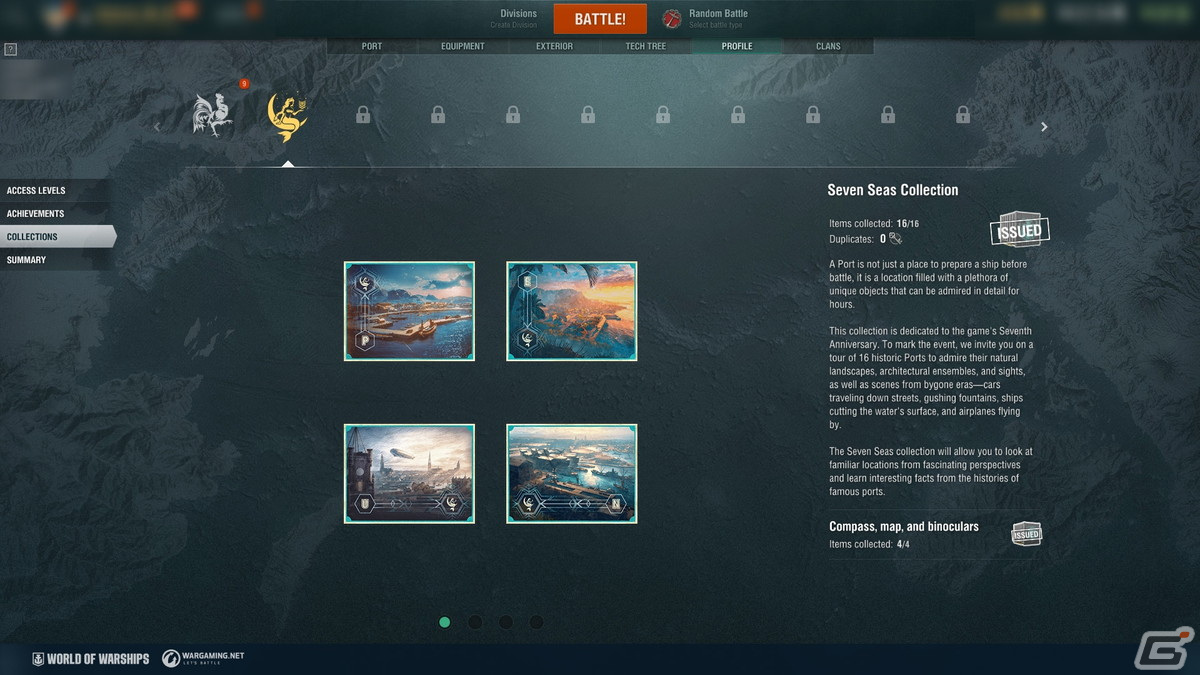This screenshot has height=675, width=1200.
Task: Select the golden mermaid collection icon
Action: click(x=288, y=117)
